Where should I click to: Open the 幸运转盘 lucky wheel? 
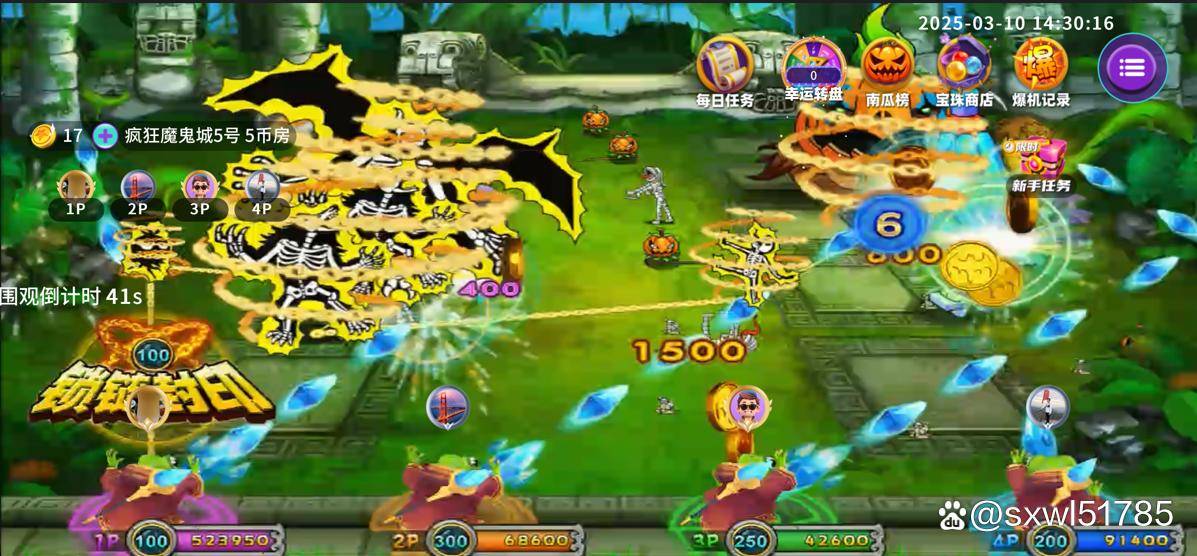coord(813,67)
